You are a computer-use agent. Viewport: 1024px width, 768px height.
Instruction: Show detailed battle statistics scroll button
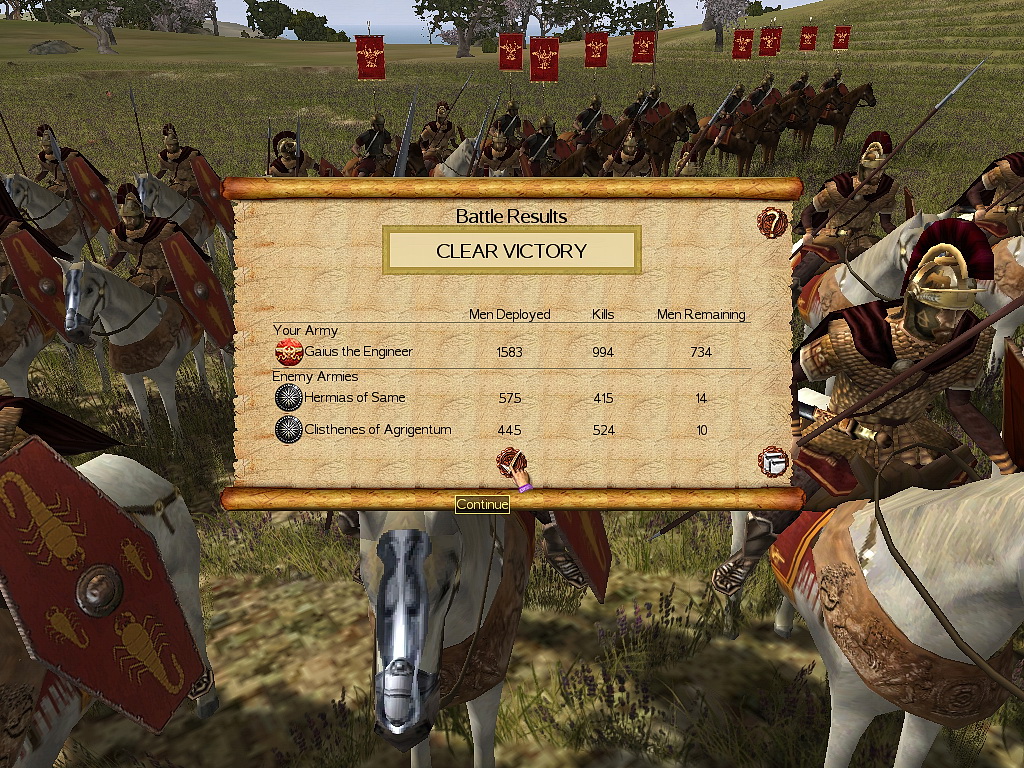(773, 462)
